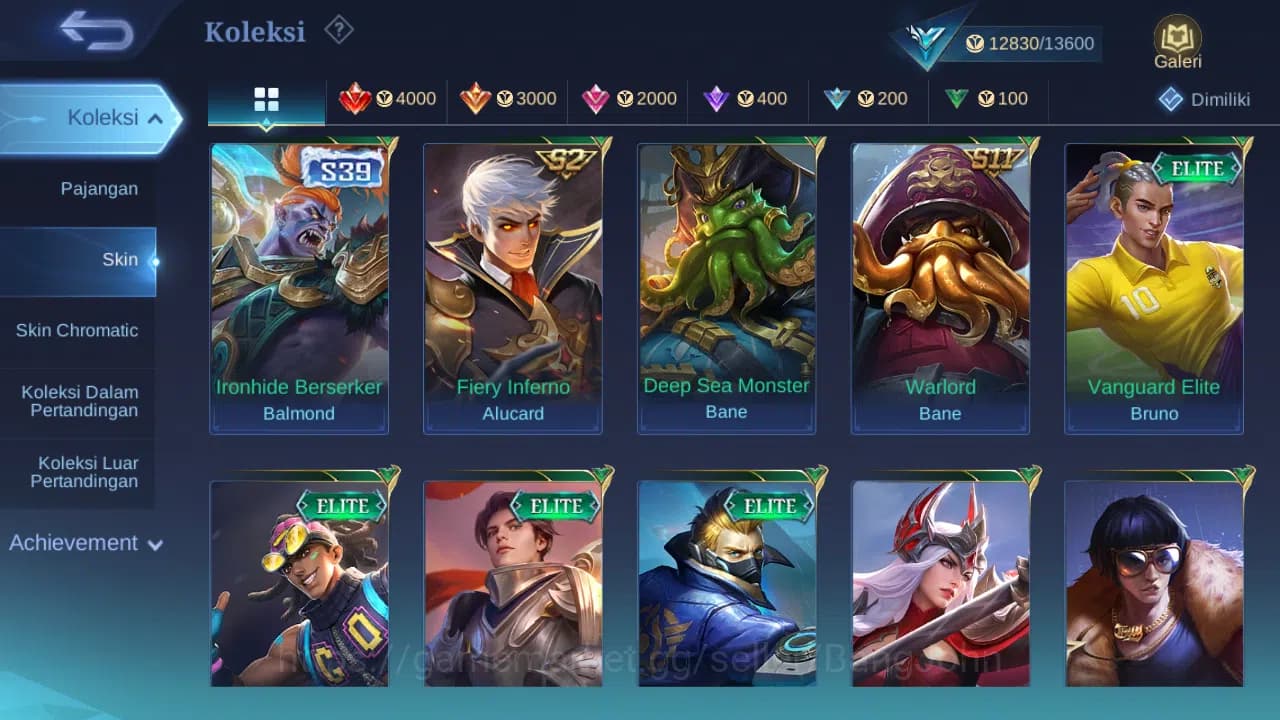1280x720 pixels.
Task: Collapse the Koleksi section chevron
Action: (x=156, y=117)
